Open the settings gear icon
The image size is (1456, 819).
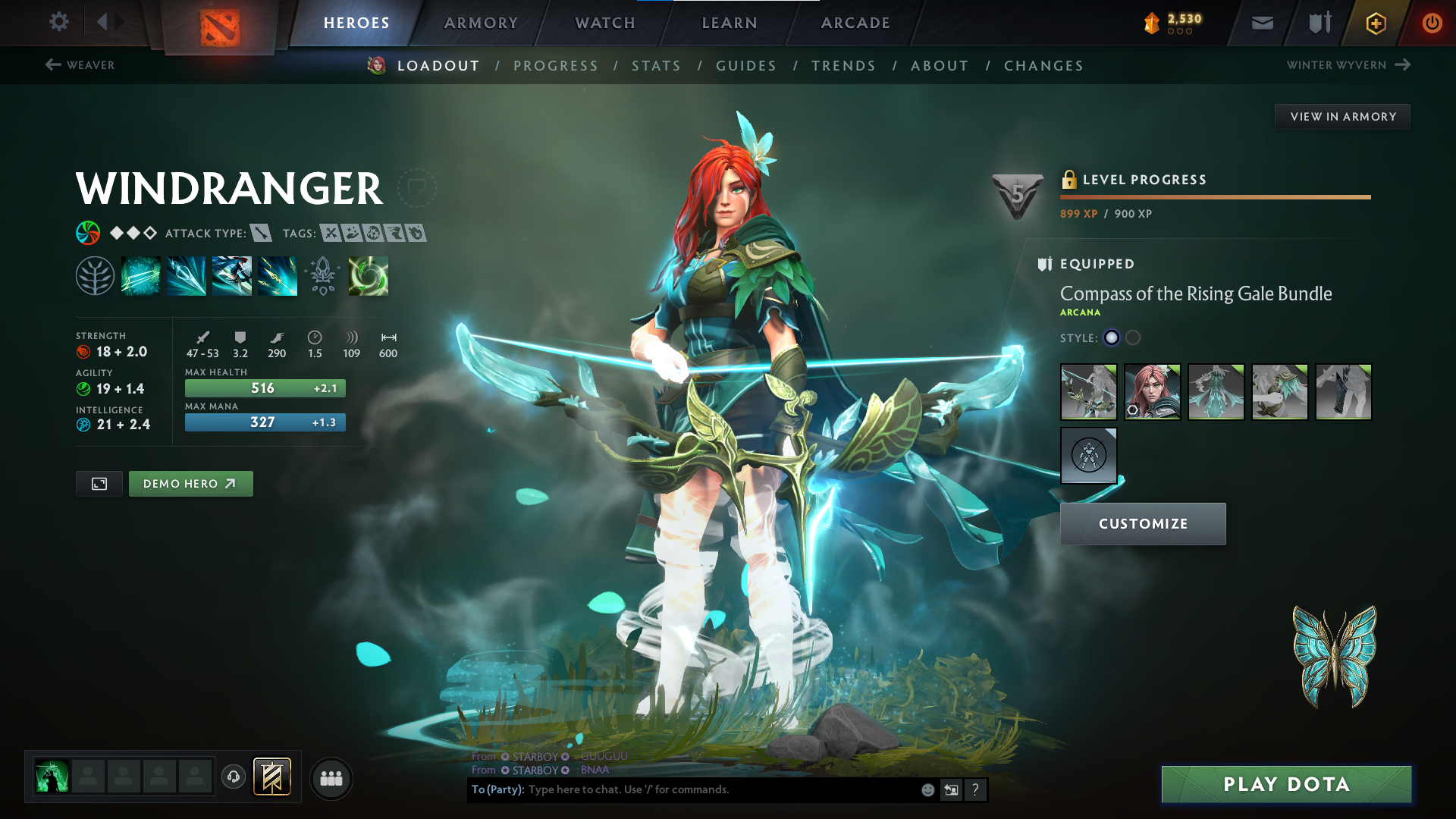click(x=58, y=23)
